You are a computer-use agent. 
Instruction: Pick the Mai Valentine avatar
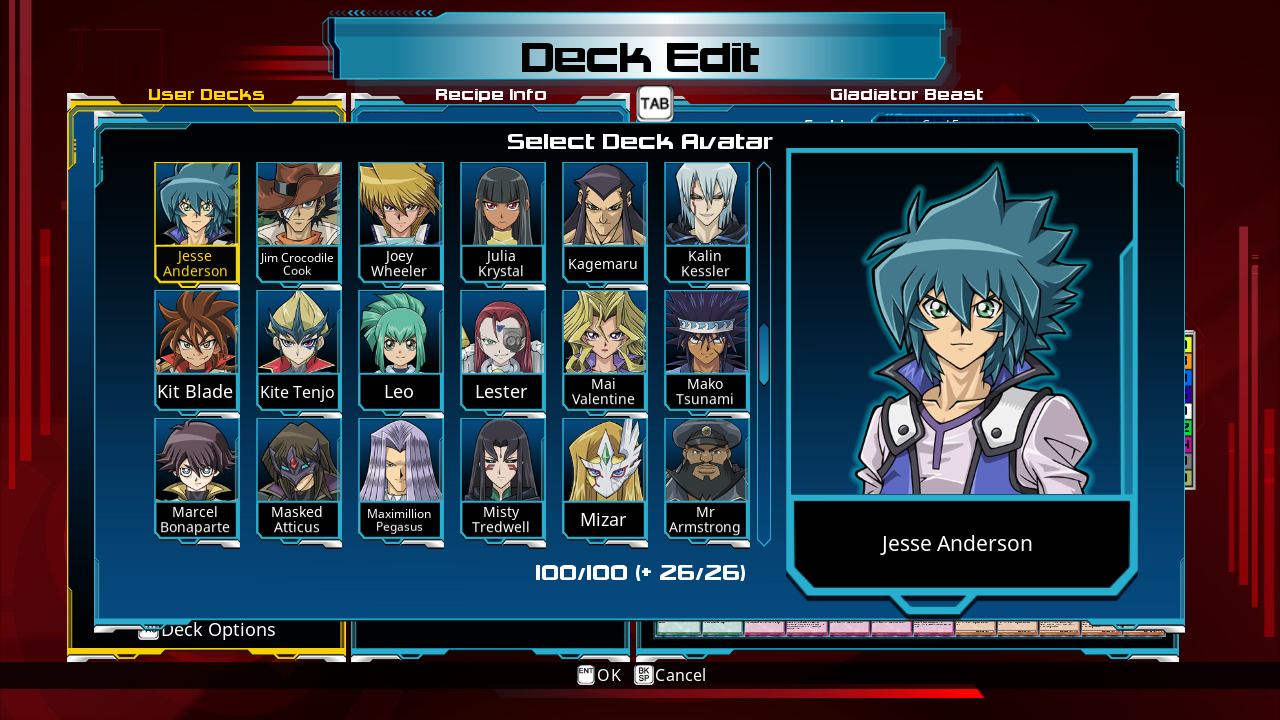[604, 335]
